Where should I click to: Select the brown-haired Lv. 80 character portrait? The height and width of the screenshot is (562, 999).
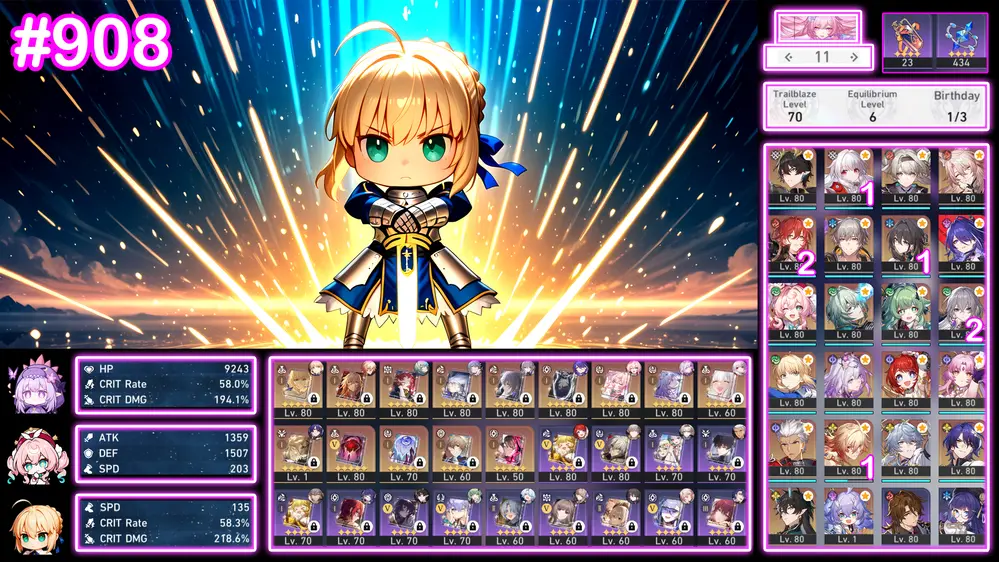[905, 512]
